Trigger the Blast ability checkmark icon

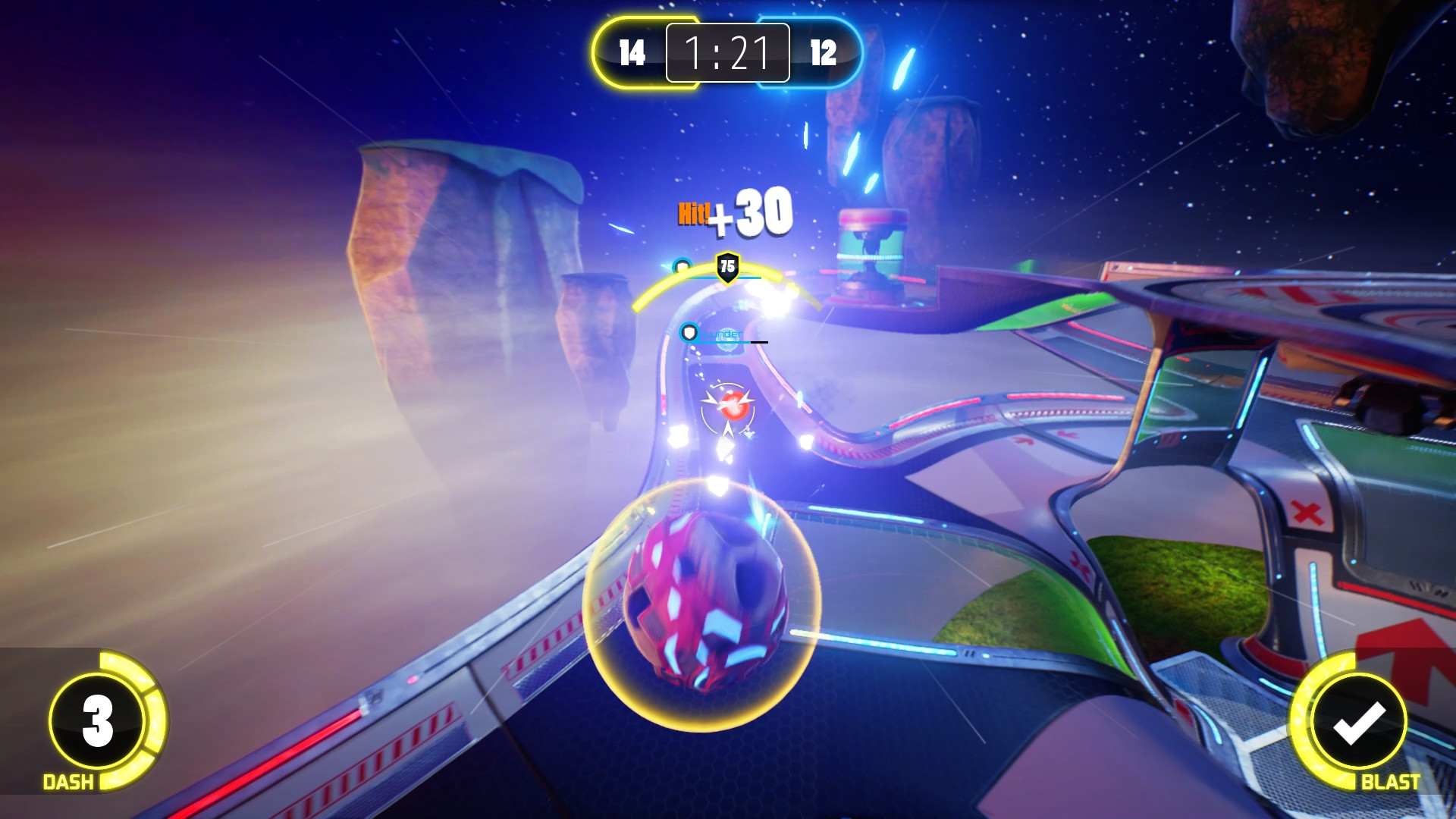(x=1358, y=721)
